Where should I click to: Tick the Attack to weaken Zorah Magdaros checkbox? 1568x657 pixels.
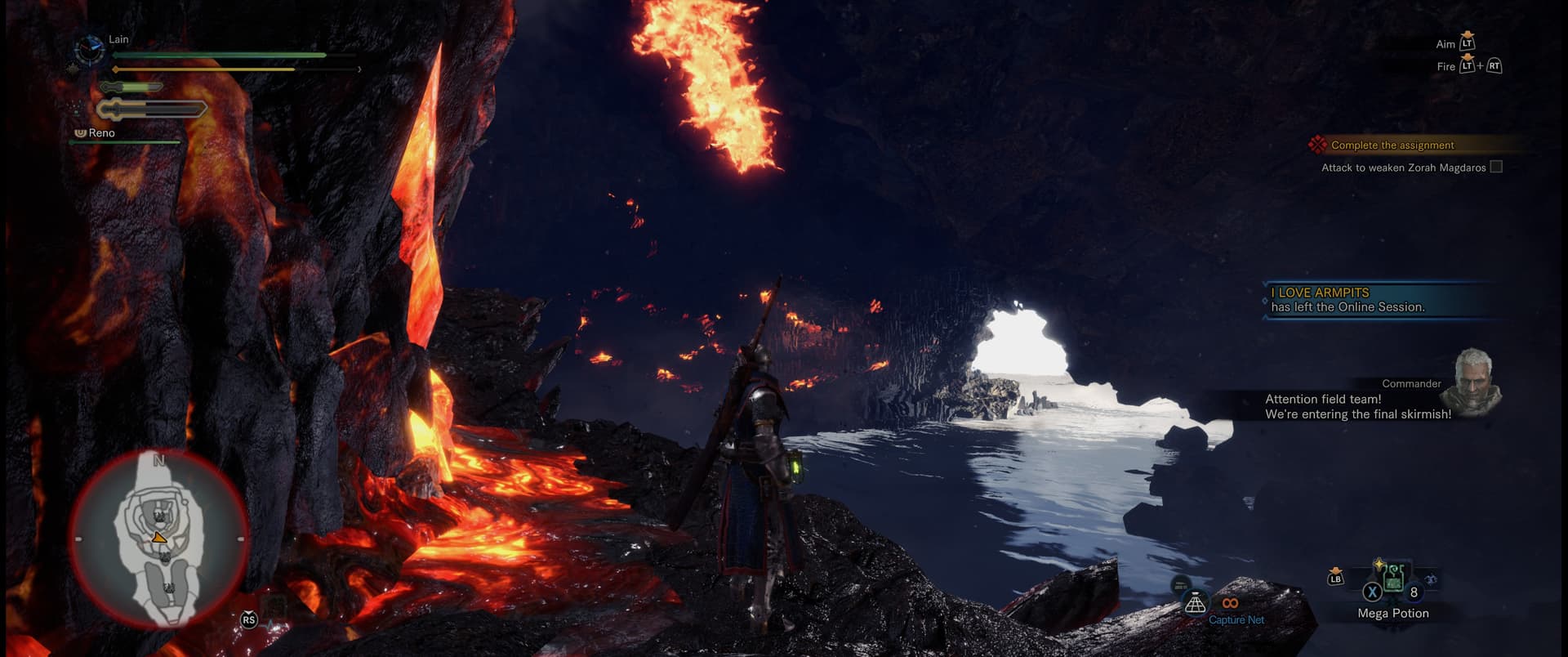(1496, 167)
